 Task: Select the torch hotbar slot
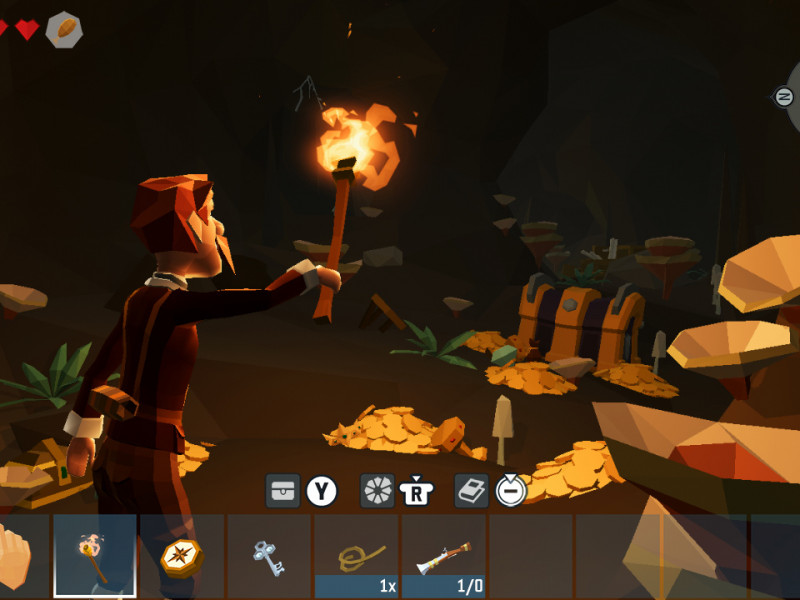(94, 555)
